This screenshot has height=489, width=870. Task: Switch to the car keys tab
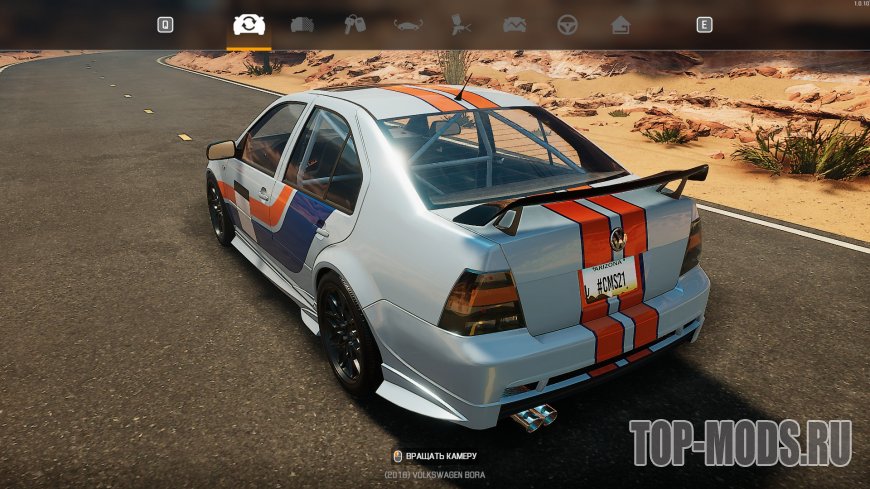(x=355, y=25)
